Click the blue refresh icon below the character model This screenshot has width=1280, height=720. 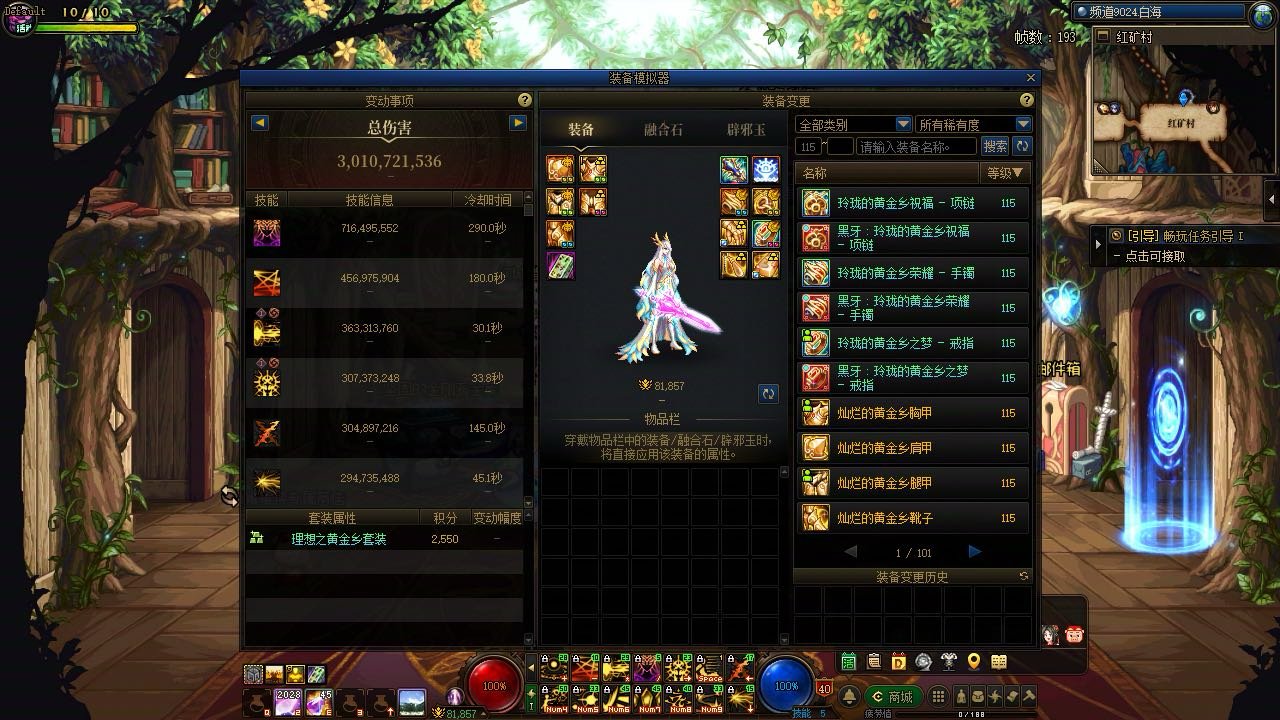768,394
